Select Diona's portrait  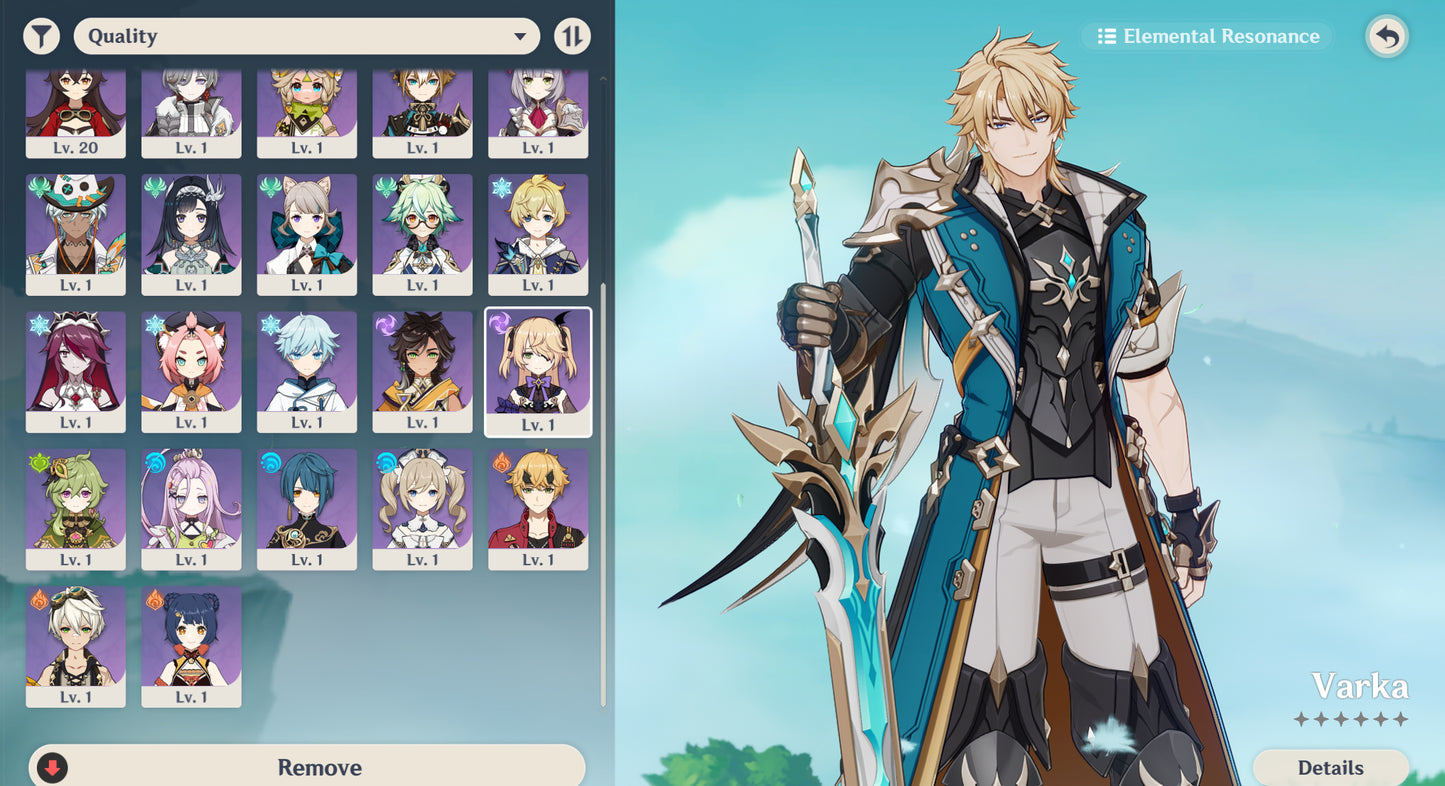(191, 372)
